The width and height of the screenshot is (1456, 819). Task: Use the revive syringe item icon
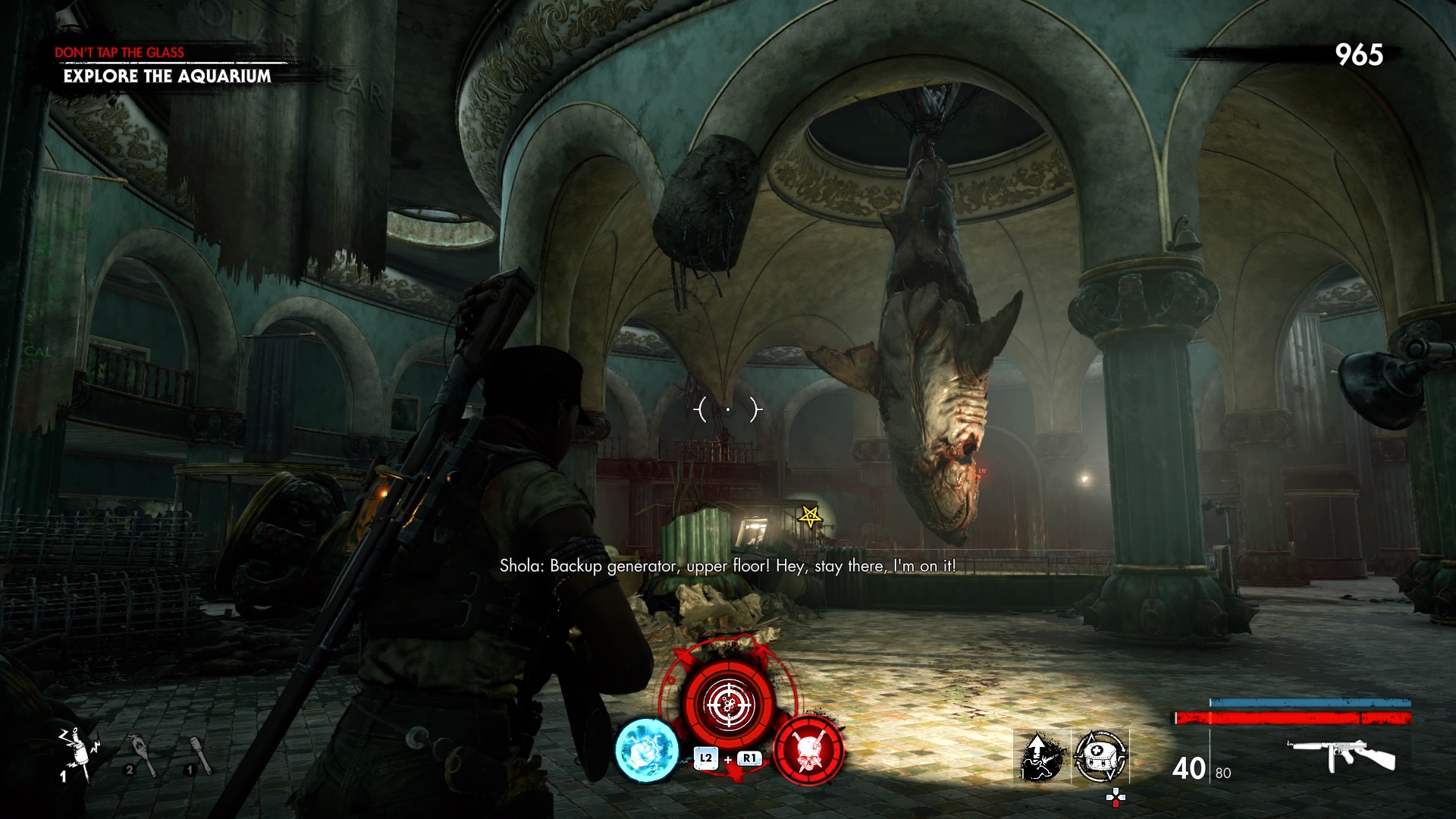pyautogui.click(x=1042, y=756)
